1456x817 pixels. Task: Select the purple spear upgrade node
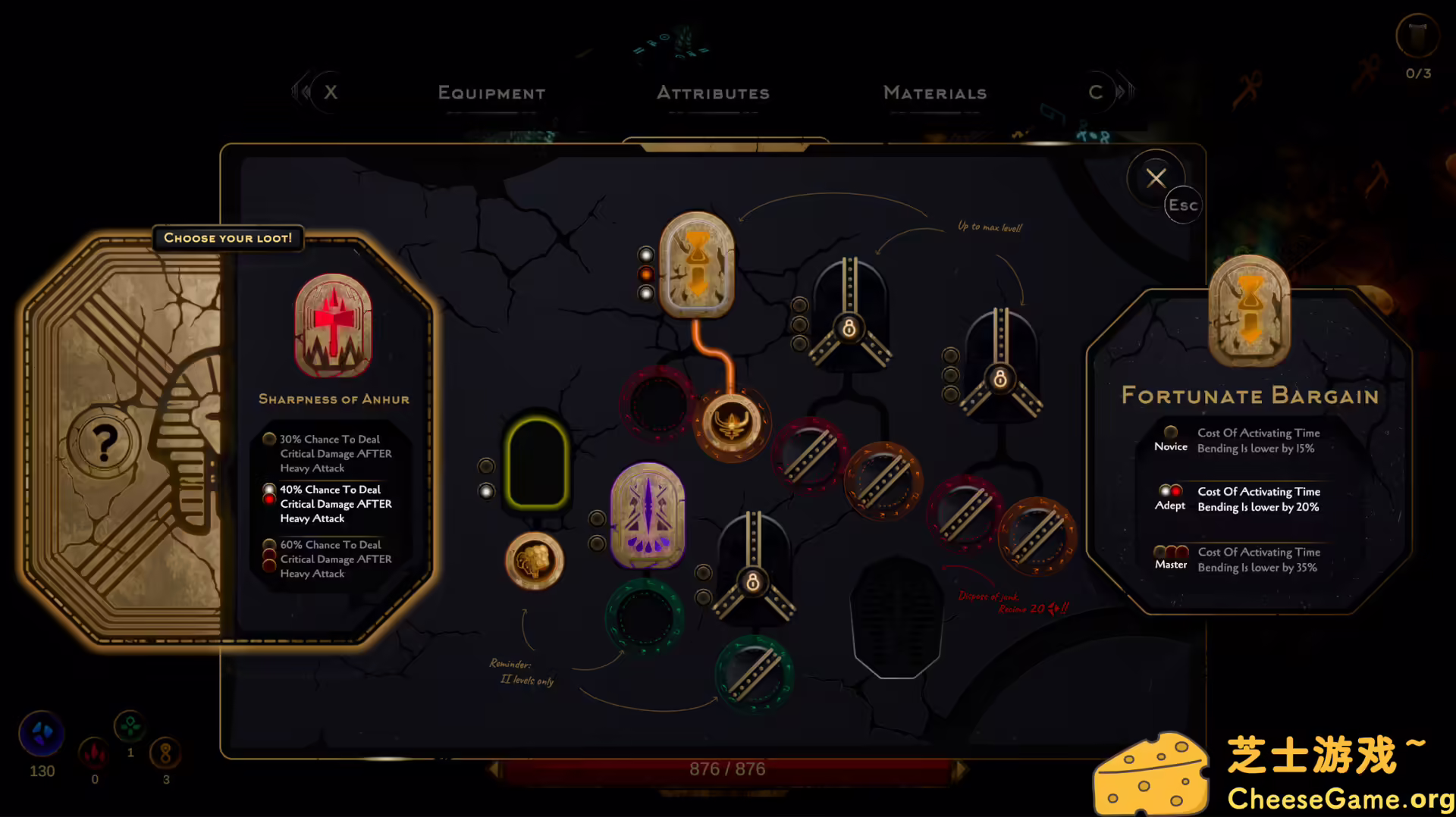(647, 518)
